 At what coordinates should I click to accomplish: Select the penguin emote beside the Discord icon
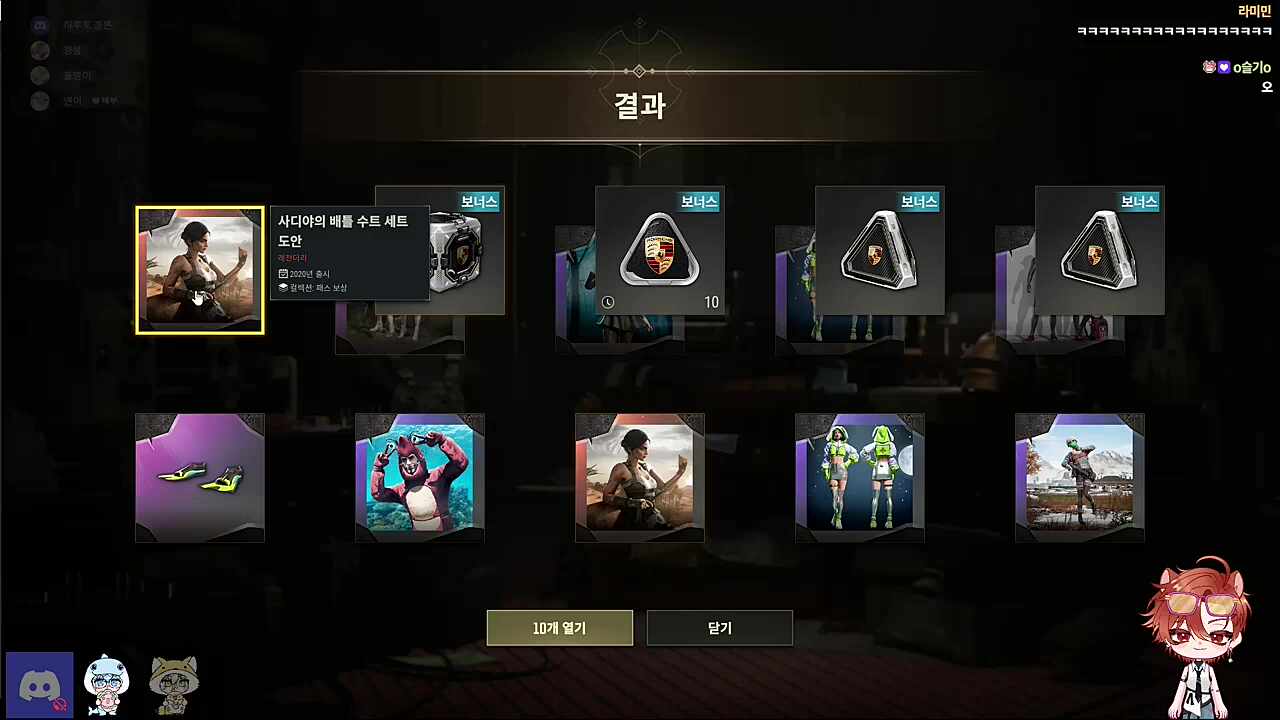pos(106,684)
